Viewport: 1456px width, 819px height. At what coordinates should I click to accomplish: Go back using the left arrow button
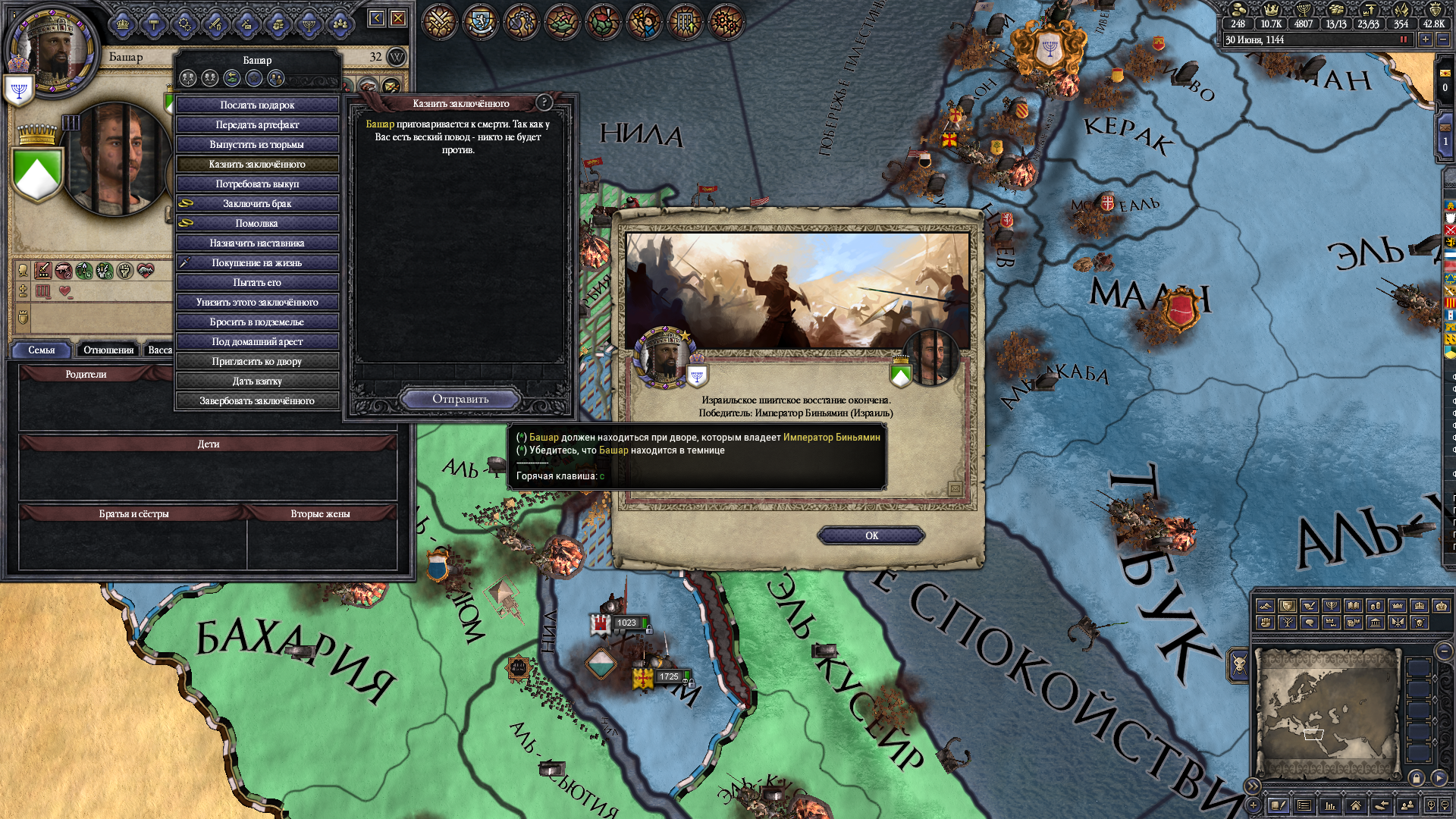[x=377, y=18]
